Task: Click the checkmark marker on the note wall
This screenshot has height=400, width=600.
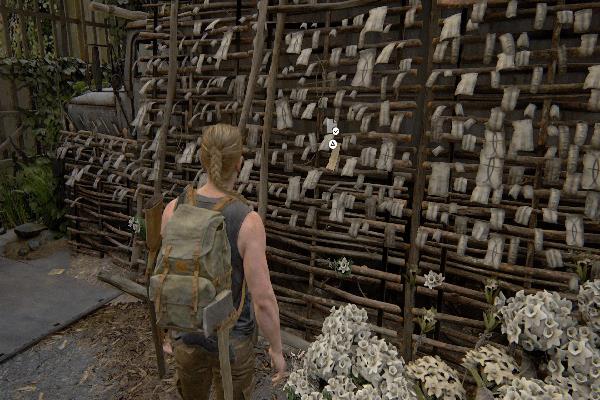Action: point(335,131)
